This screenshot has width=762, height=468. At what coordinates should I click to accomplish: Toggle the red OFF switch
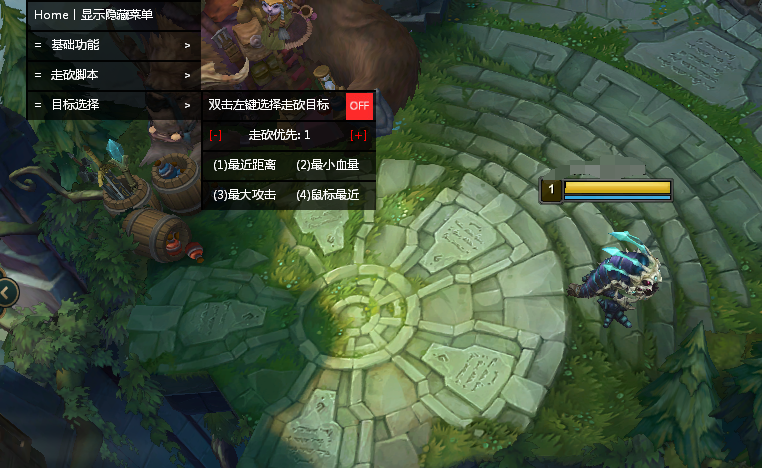point(359,105)
